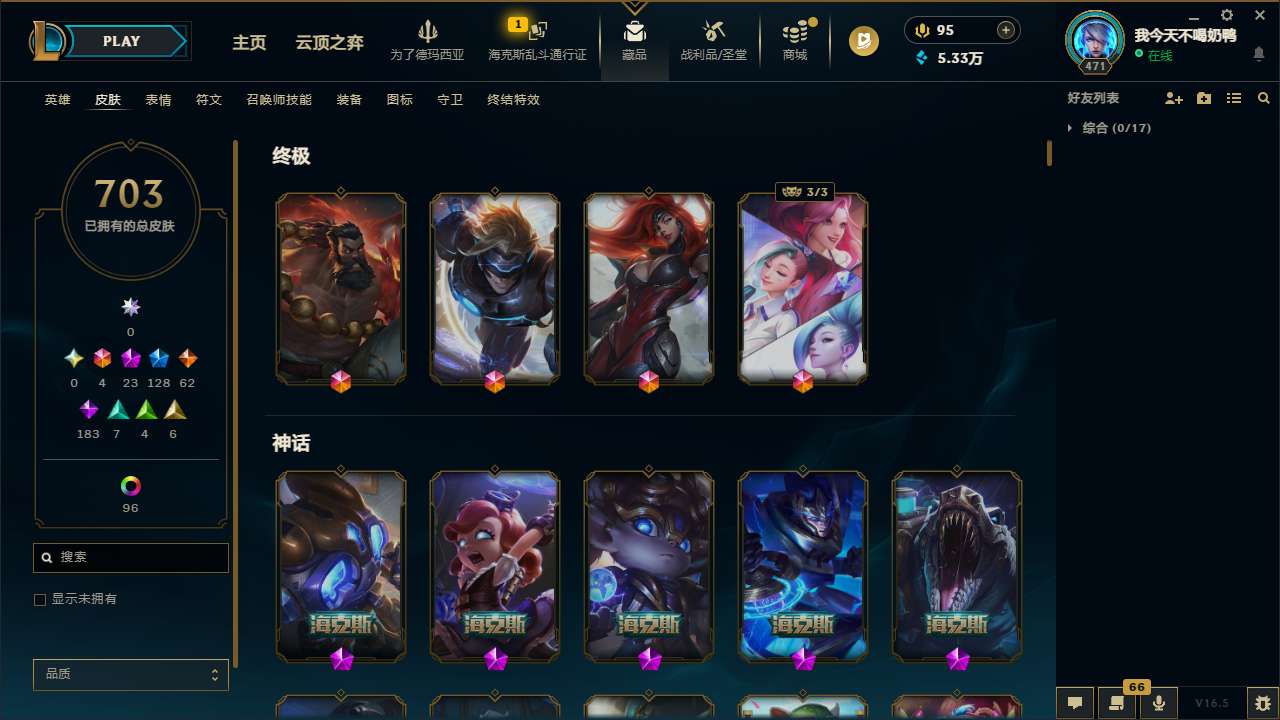This screenshot has height=720, width=1280.
Task: Enable the 显示未拥有 checkbox
Action: (40, 599)
